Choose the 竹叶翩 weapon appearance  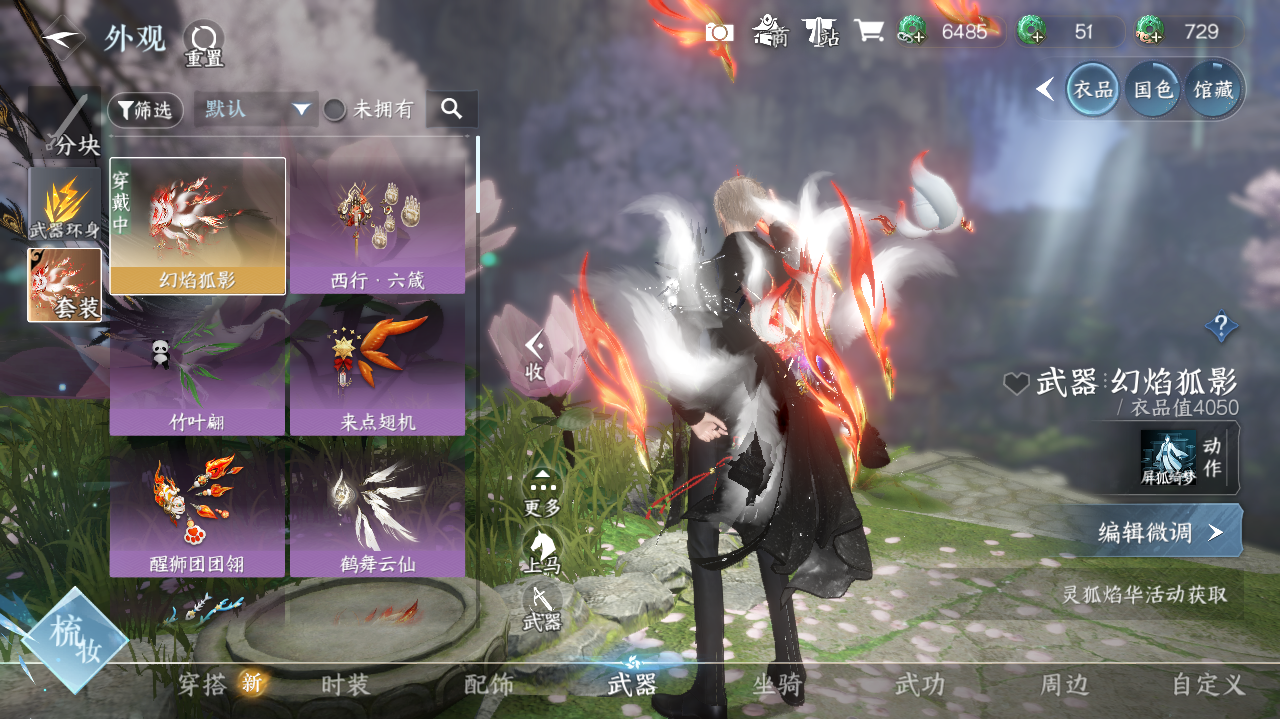pos(197,368)
